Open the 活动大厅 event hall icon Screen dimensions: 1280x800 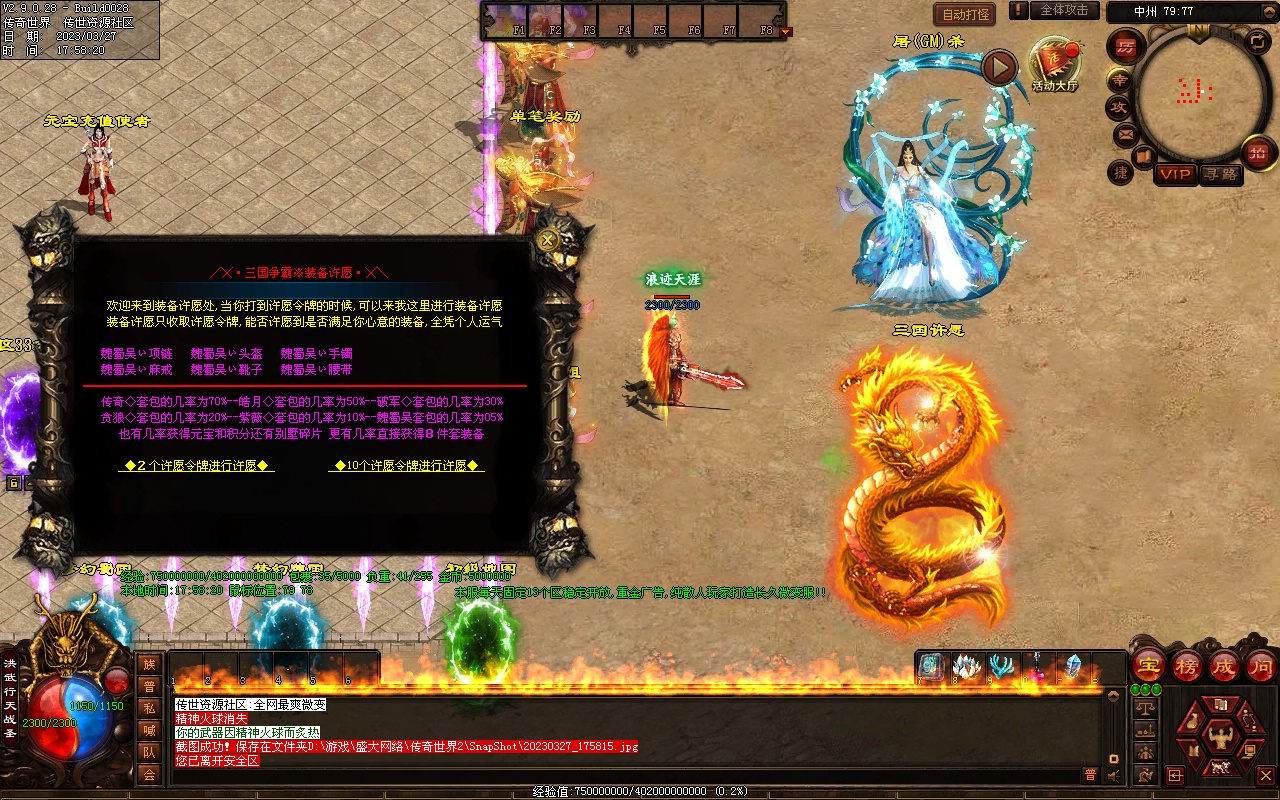coord(1055,62)
